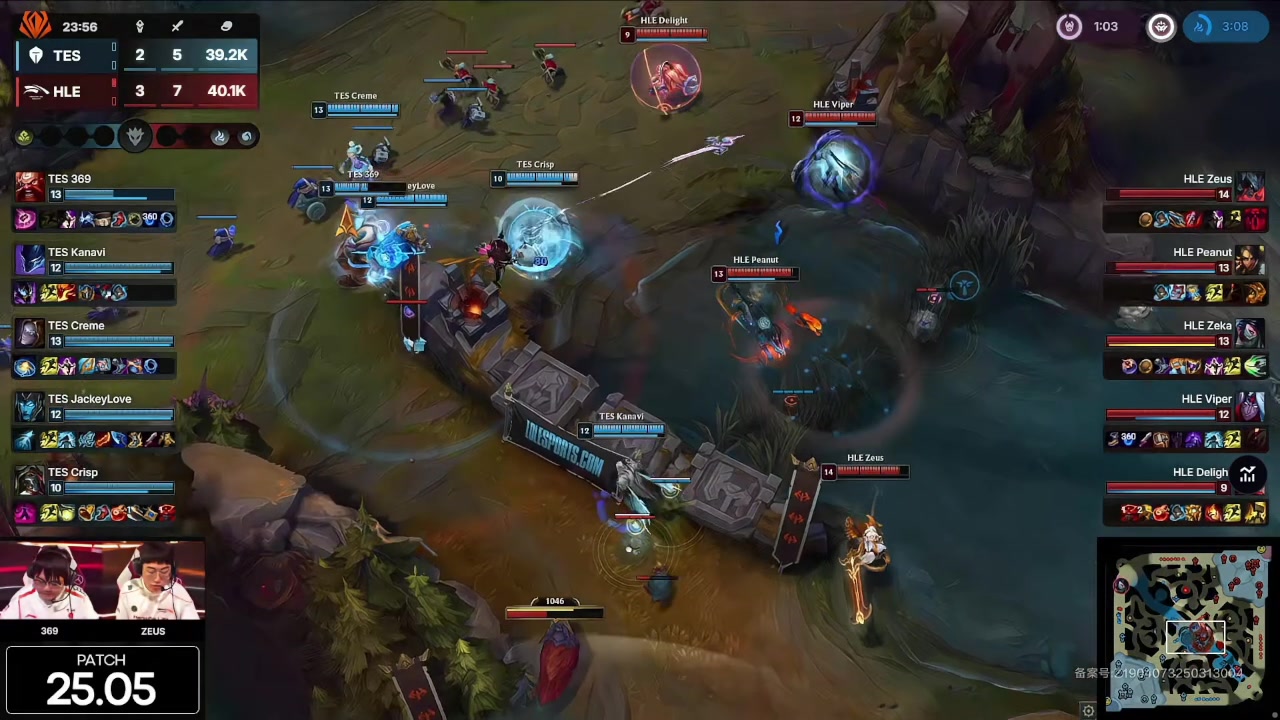The image size is (1280, 720).
Task: Choose the HLE Peanut champion portrait
Action: [x=1250, y=260]
